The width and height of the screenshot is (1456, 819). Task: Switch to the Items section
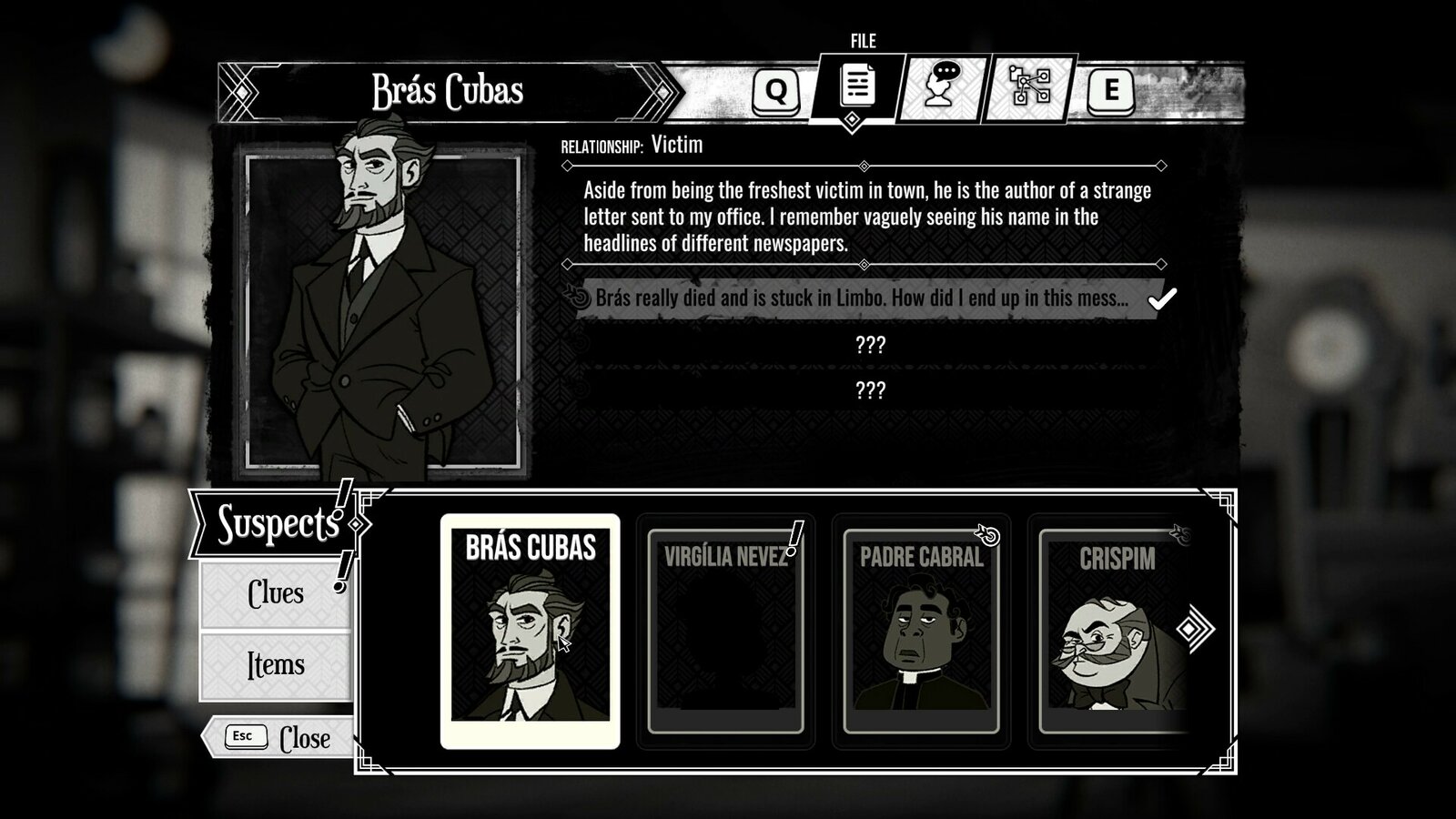pos(275,665)
